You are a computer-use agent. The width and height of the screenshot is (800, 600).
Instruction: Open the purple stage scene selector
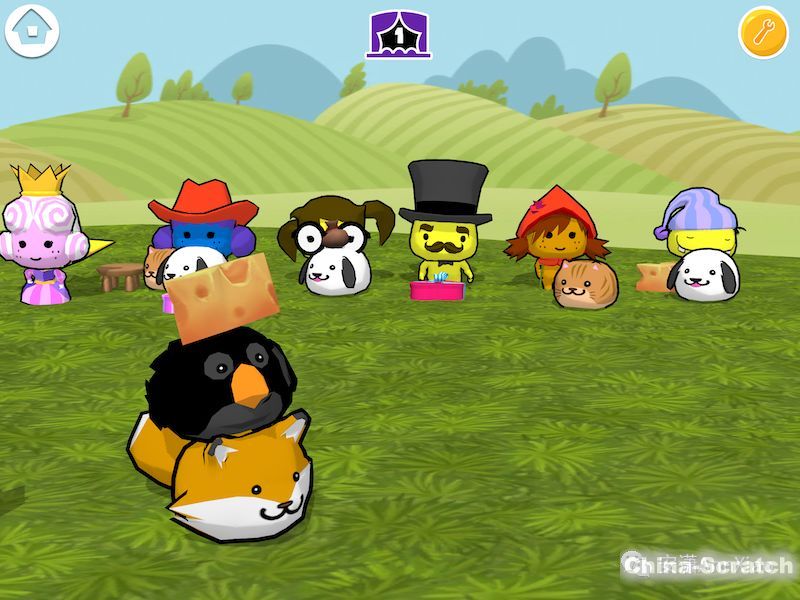(x=398, y=34)
